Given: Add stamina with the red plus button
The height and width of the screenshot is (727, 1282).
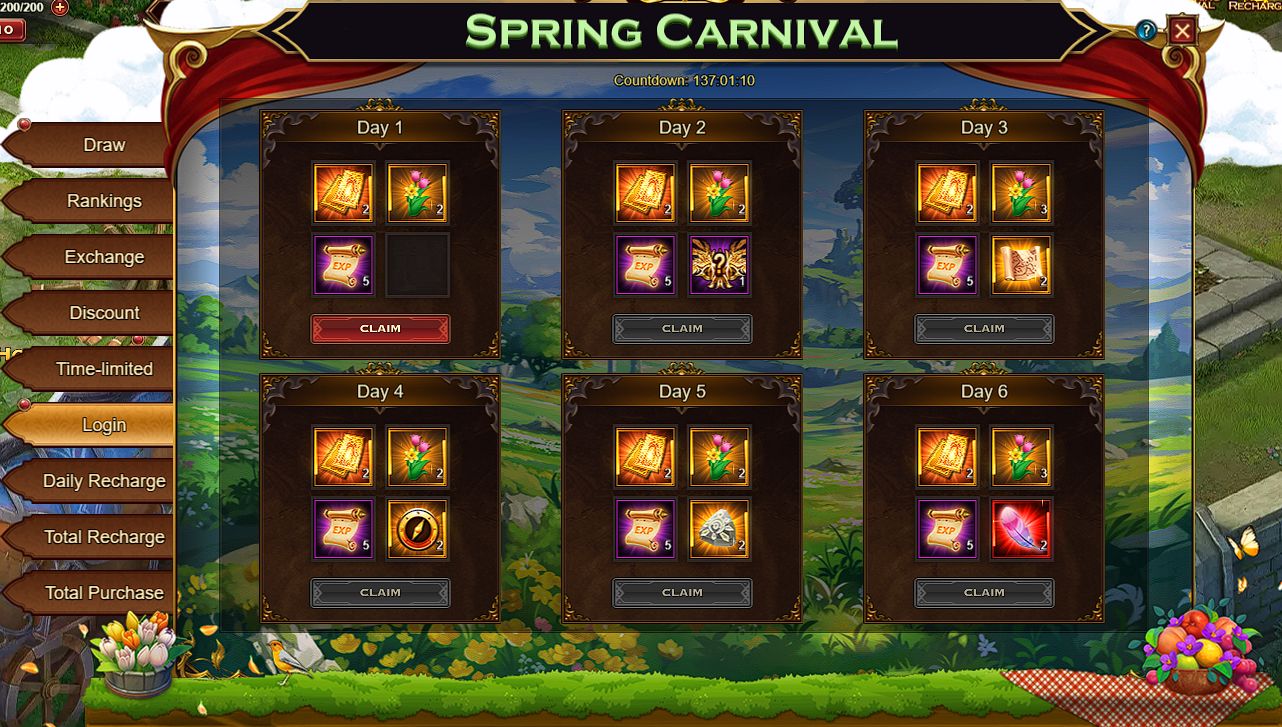Looking at the screenshot, I should coord(59,7).
